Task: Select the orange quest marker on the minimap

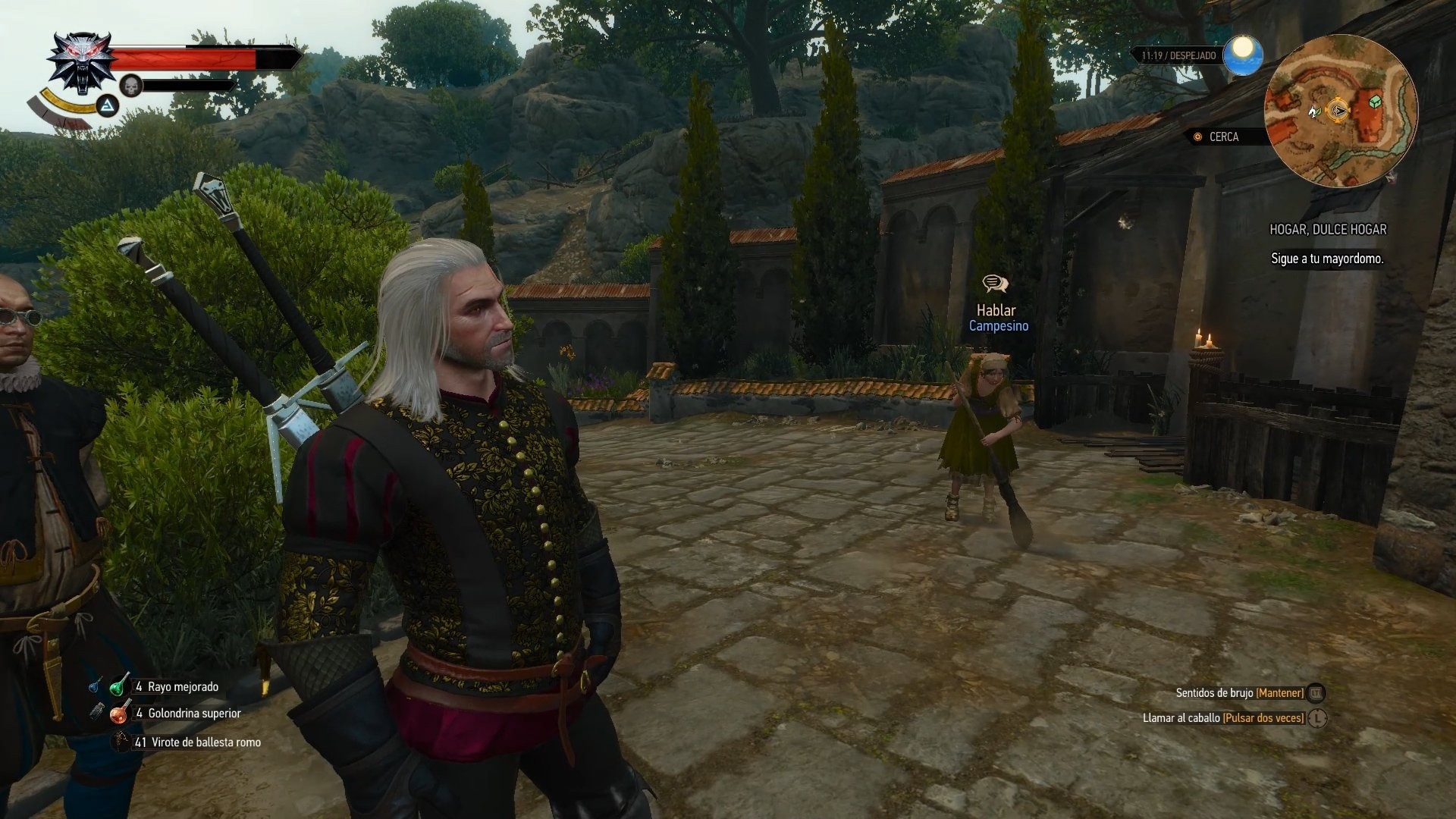Action: [1338, 110]
